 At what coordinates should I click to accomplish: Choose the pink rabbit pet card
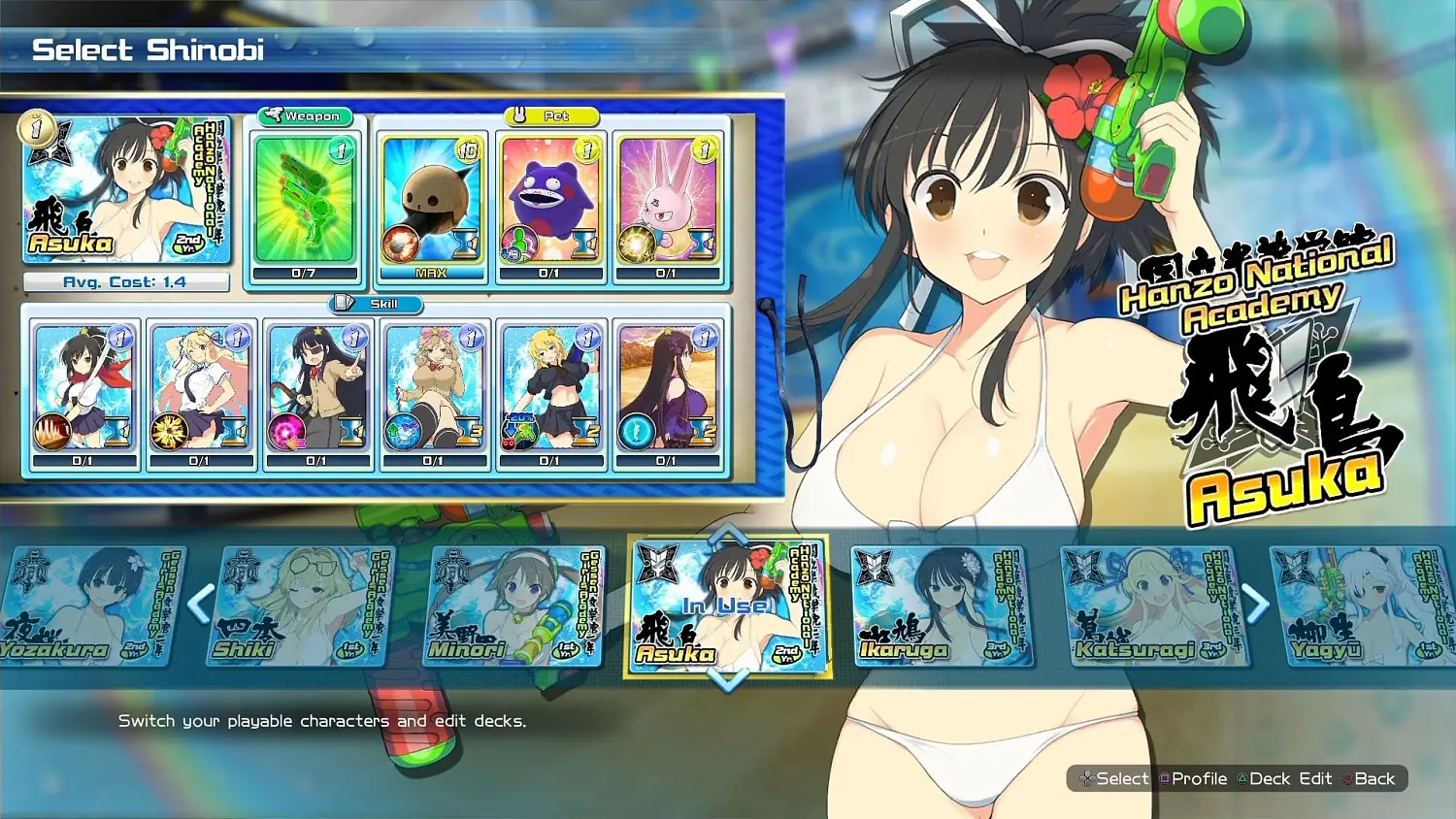(668, 202)
